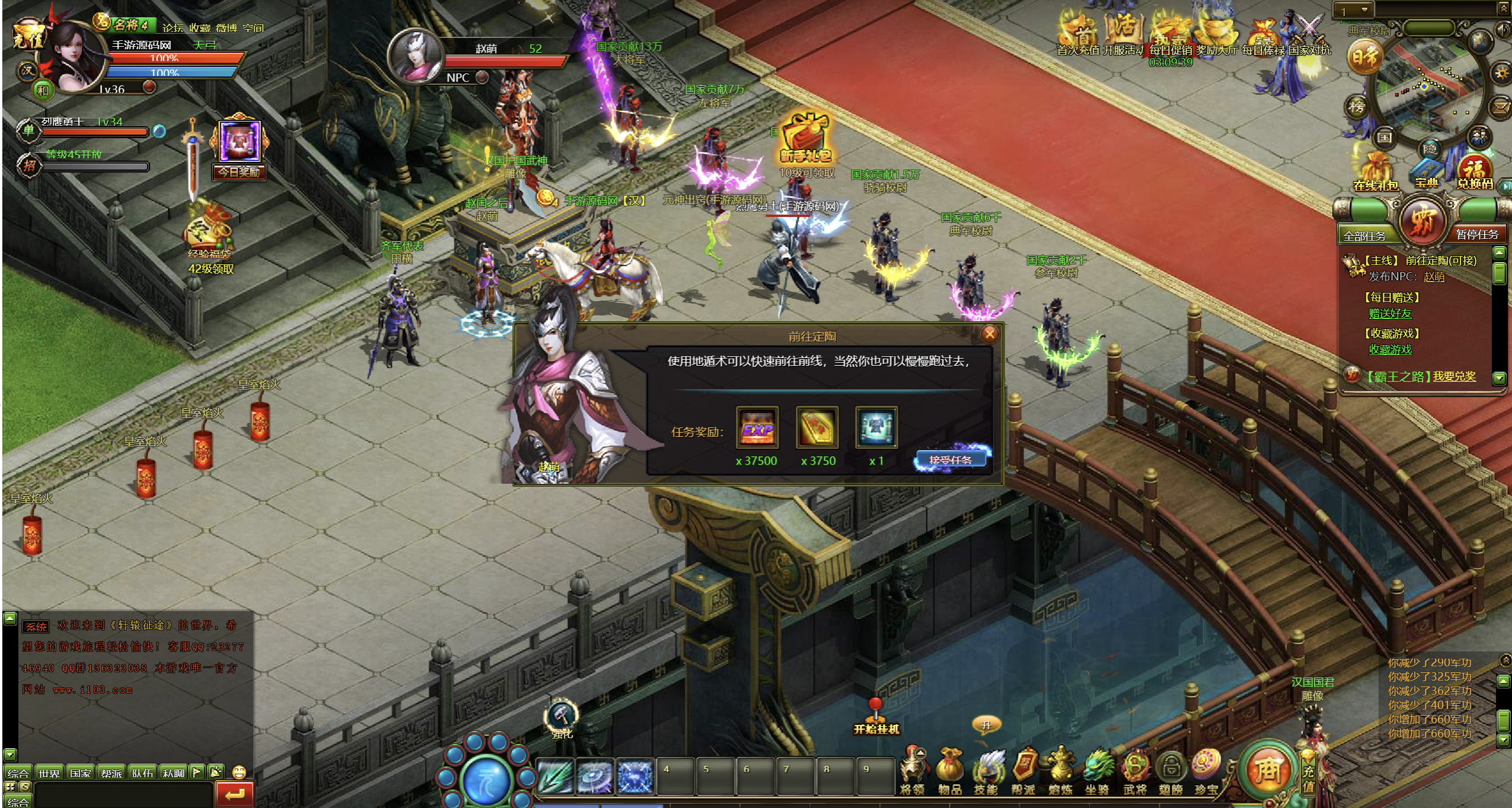The image size is (1512, 808).
Task: Open the 坐骑 mount panel
Action: pos(1097,771)
